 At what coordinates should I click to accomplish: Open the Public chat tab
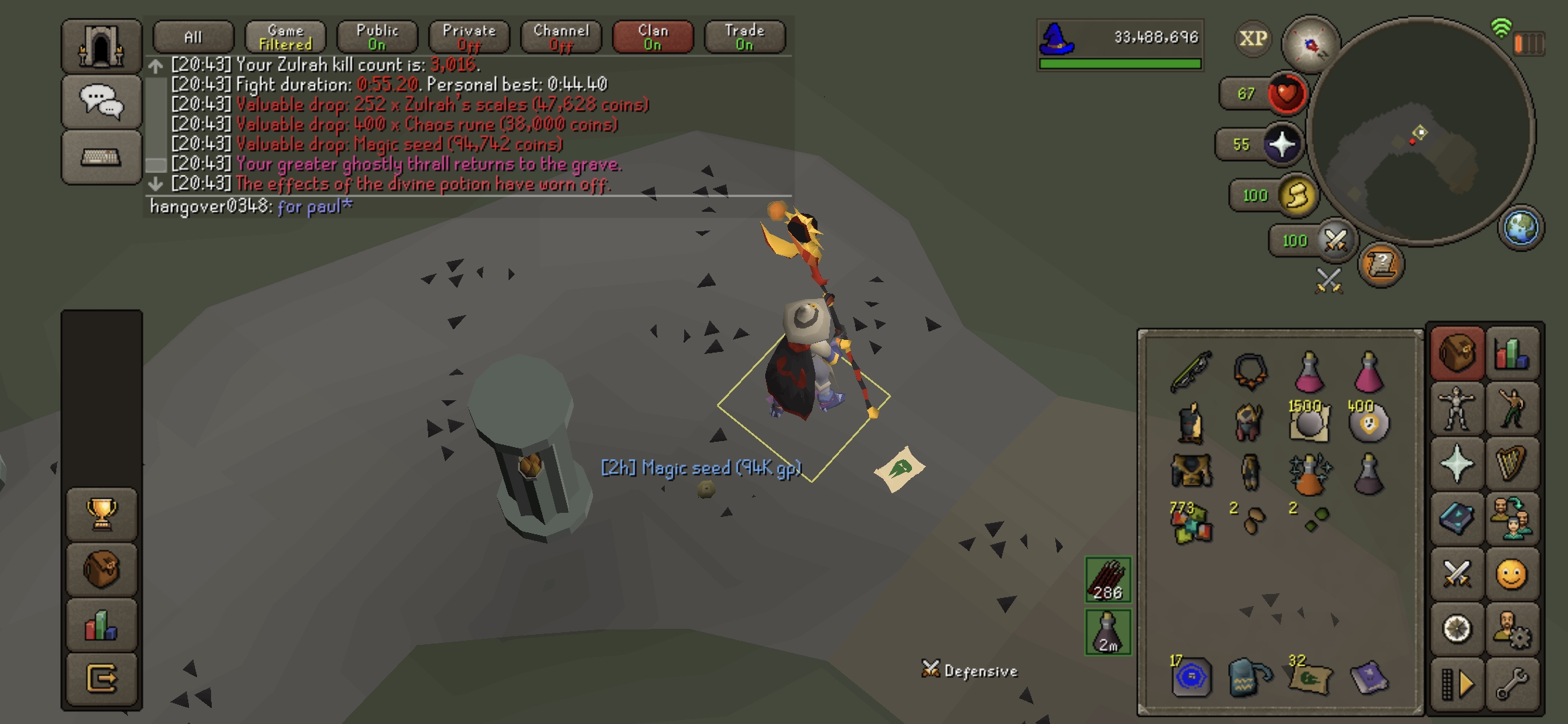point(377,38)
